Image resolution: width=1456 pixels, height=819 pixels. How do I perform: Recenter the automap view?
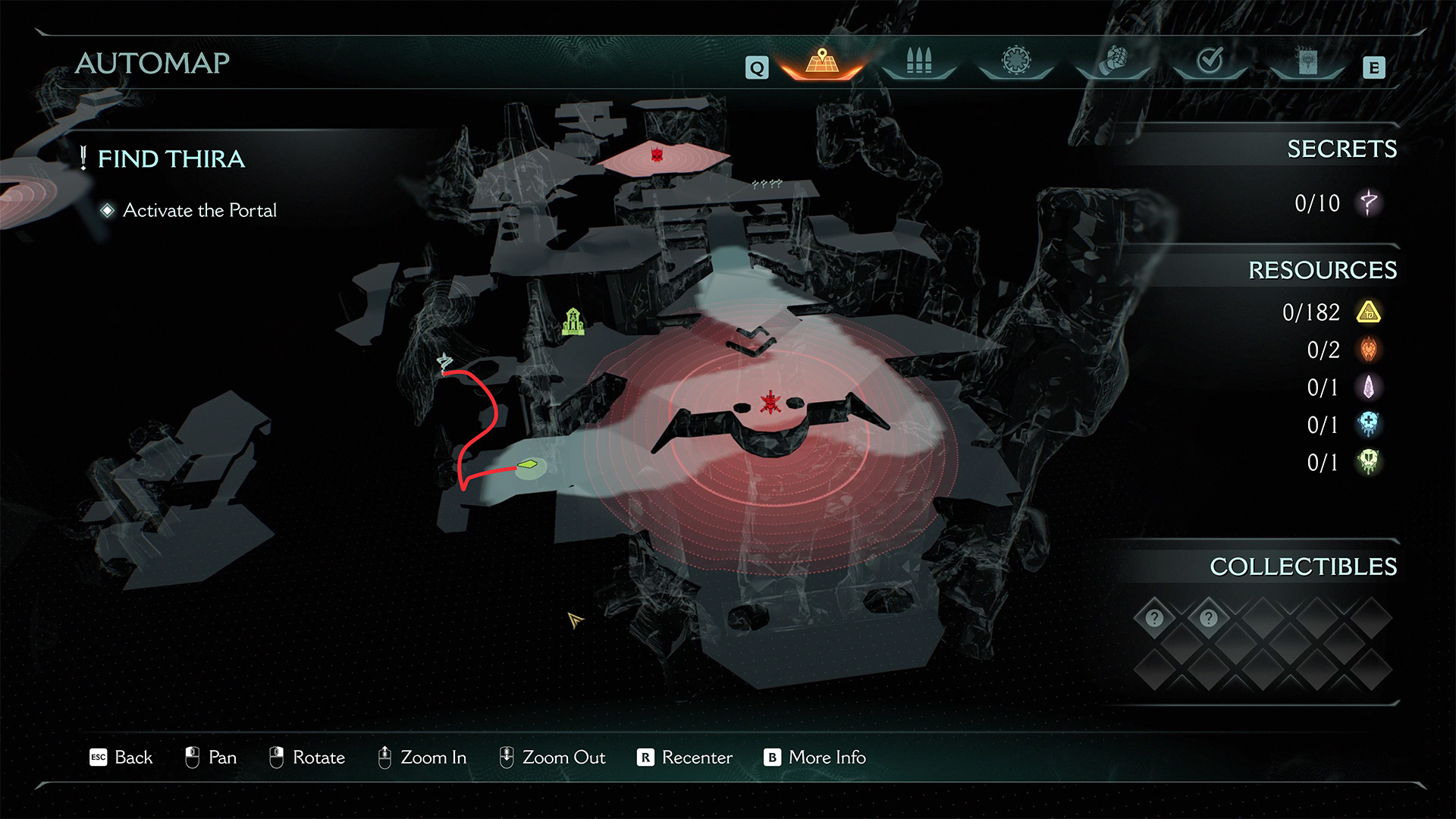[x=685, y=758]
